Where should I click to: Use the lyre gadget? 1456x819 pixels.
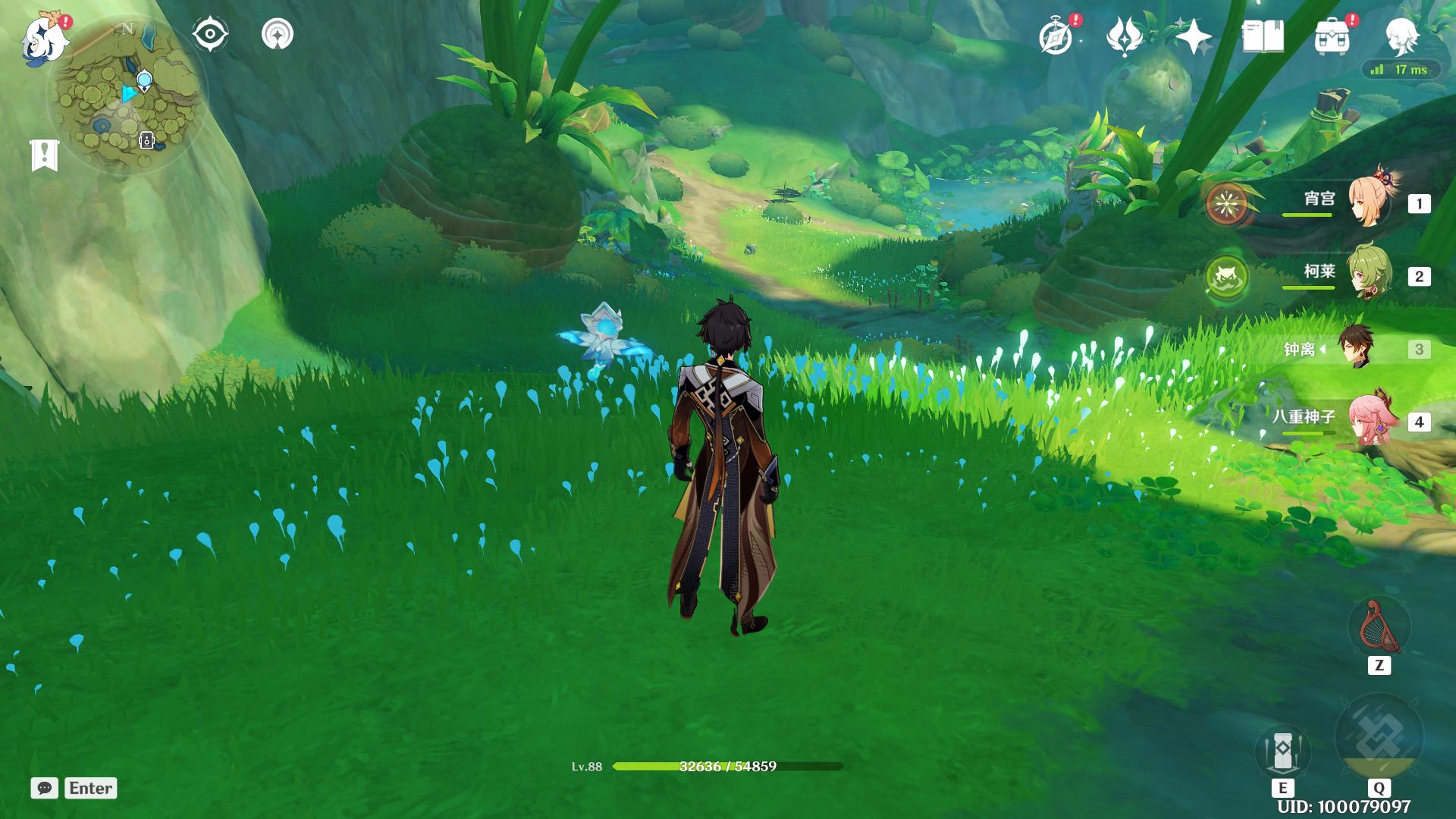coord(1379,628)
